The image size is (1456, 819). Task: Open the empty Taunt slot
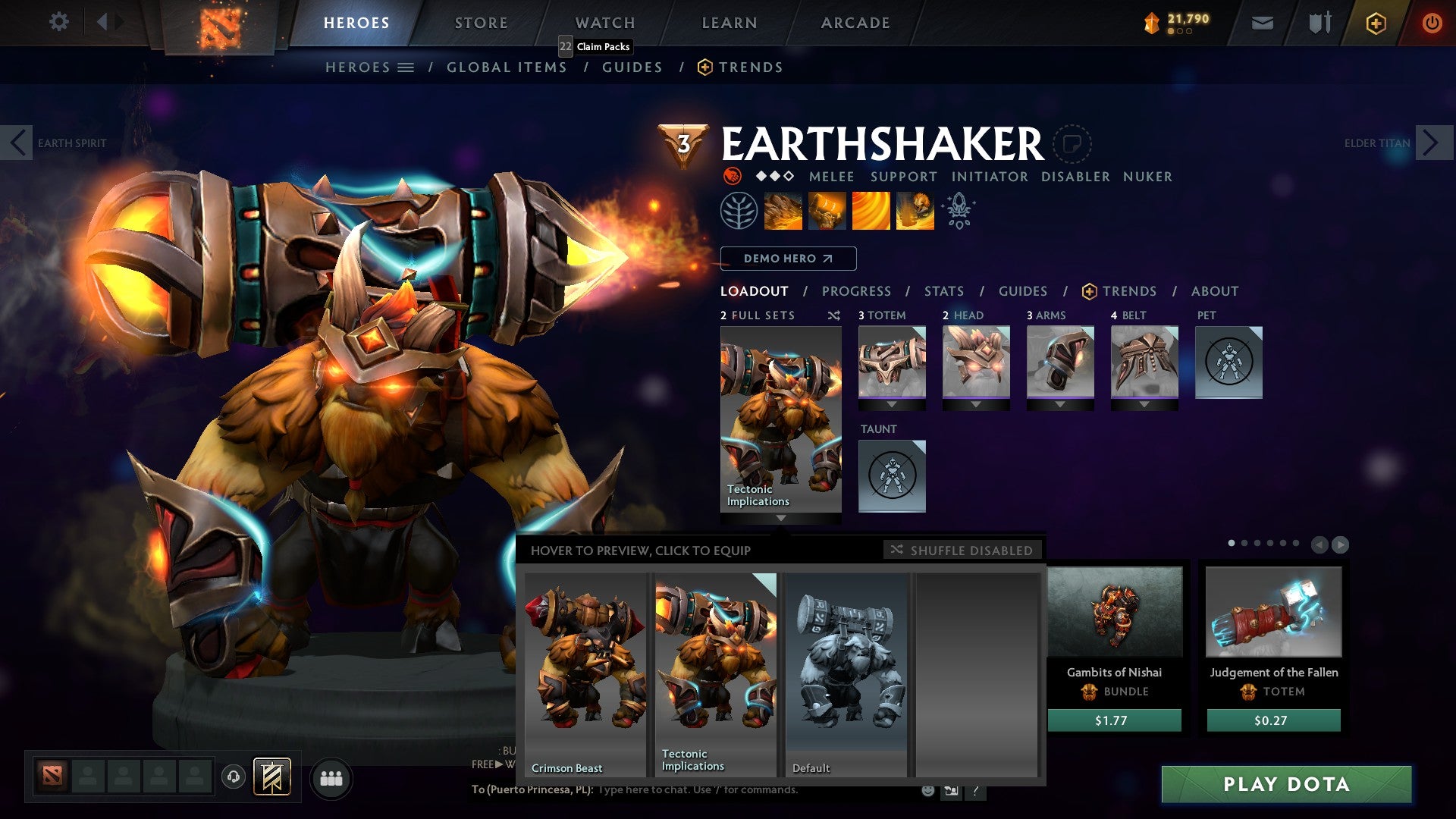[892, 476]
